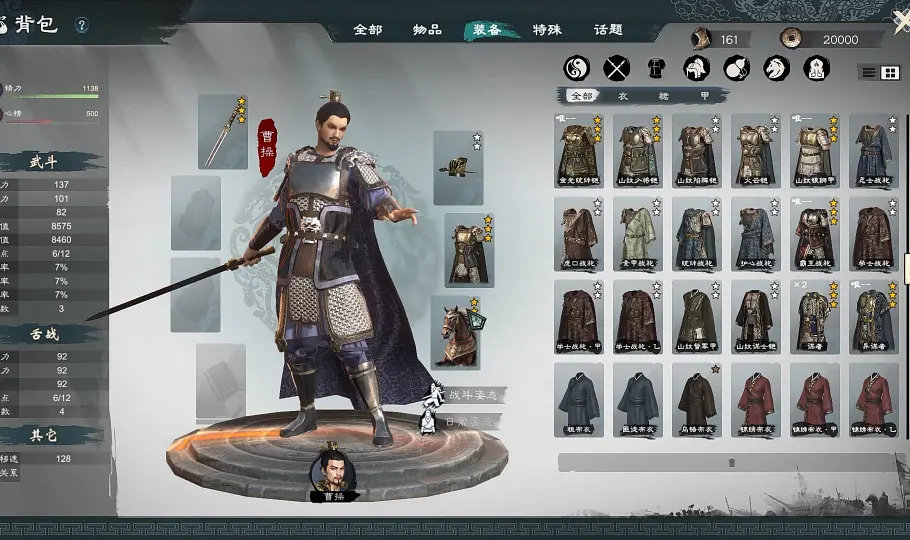Click the equipped horse mount slot
The height and width of the screenshot is (540, 910).
coord(456,331)
